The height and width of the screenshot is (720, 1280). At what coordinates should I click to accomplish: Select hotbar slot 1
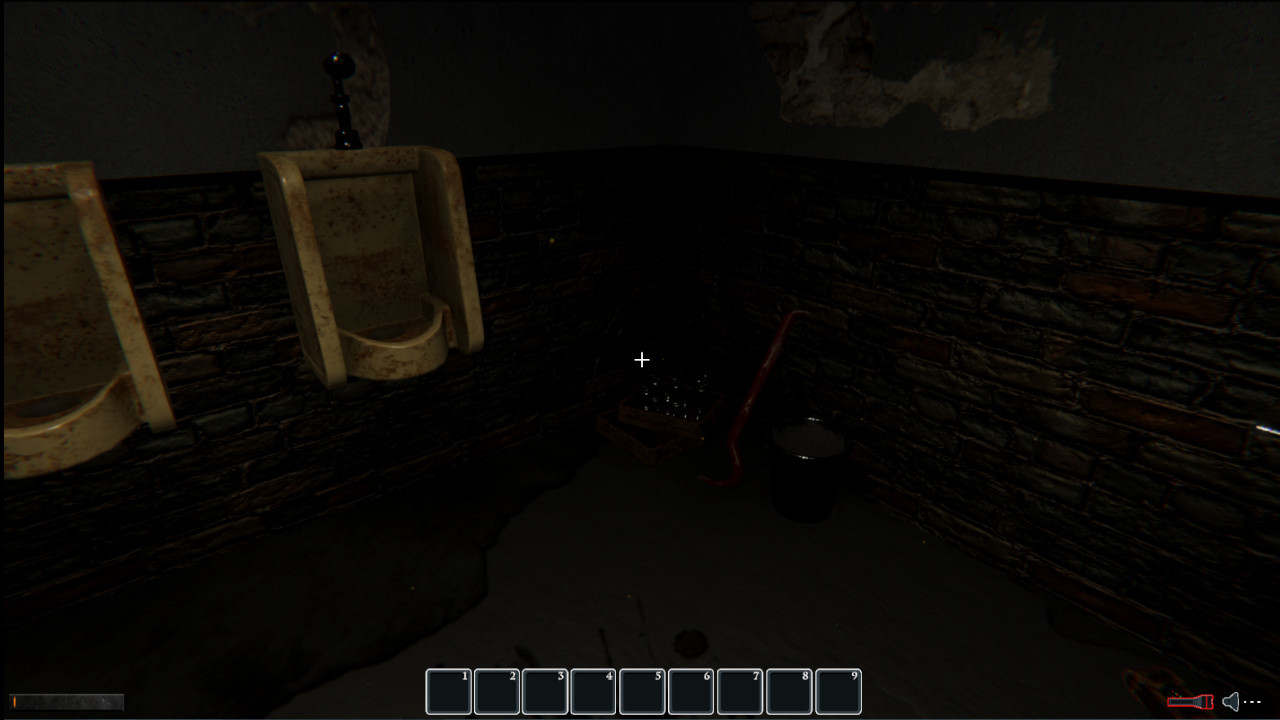[x=448, y=691]
